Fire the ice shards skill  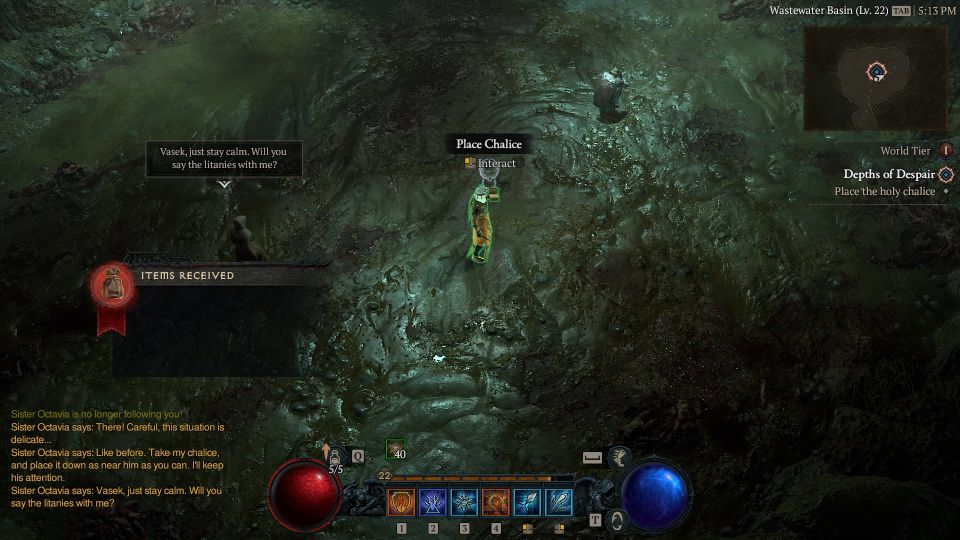pos(559,501)
